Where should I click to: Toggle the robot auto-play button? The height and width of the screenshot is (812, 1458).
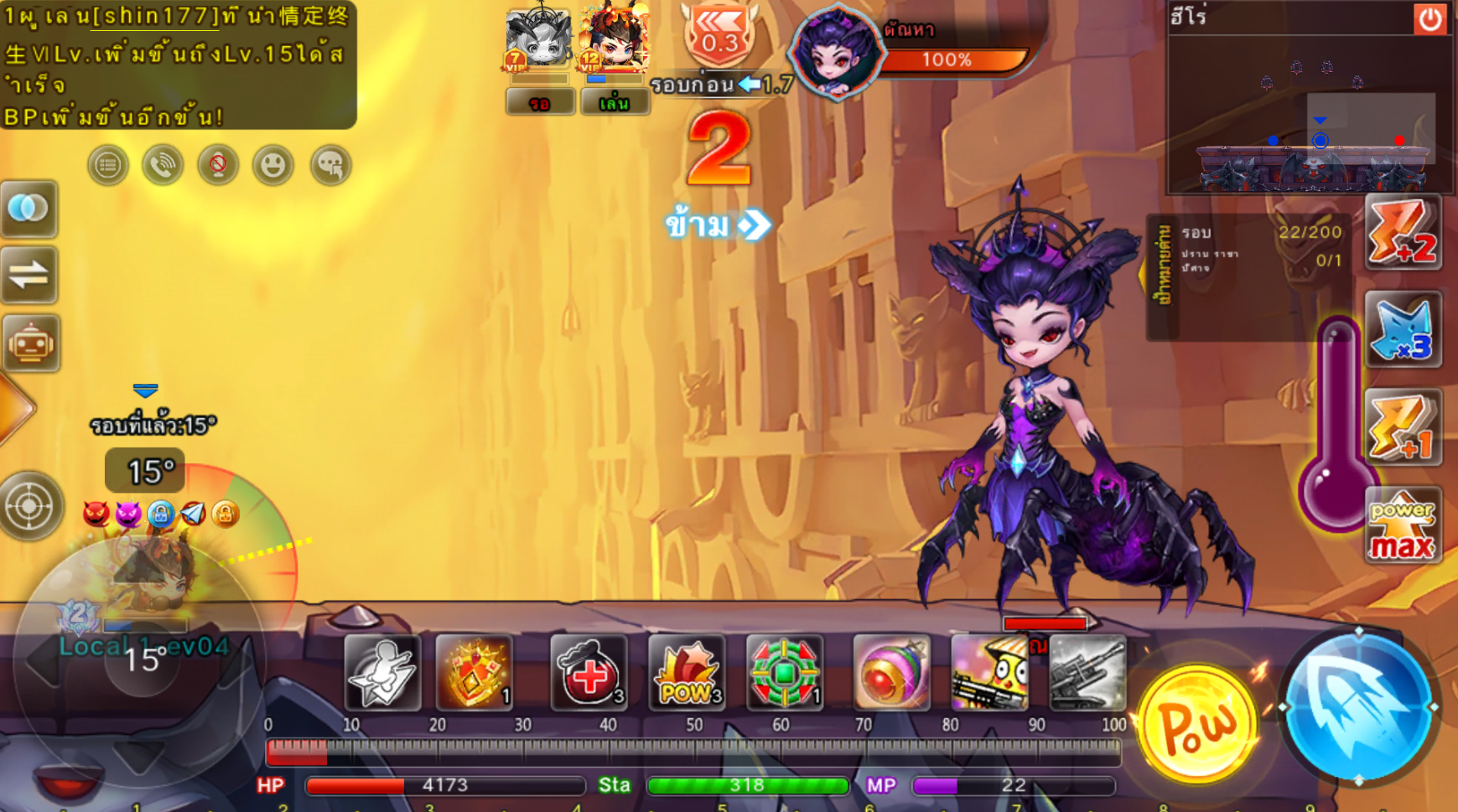(30, 343)
